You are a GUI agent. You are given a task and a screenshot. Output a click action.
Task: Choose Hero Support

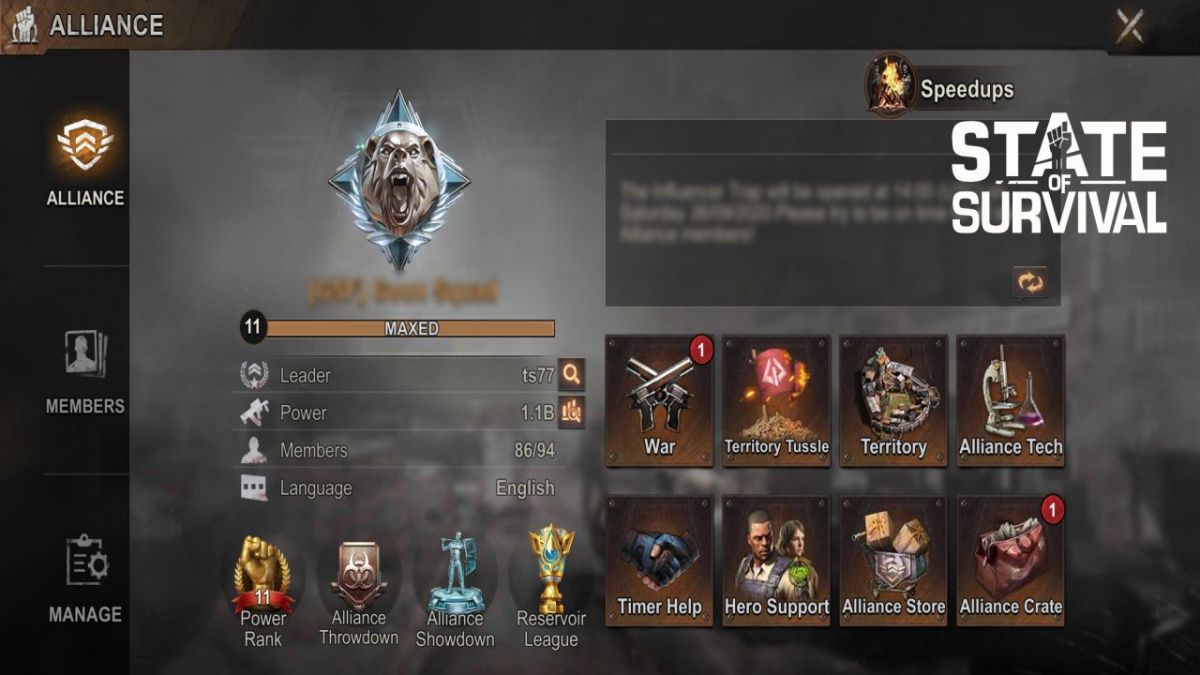click(x=777, y=560)
